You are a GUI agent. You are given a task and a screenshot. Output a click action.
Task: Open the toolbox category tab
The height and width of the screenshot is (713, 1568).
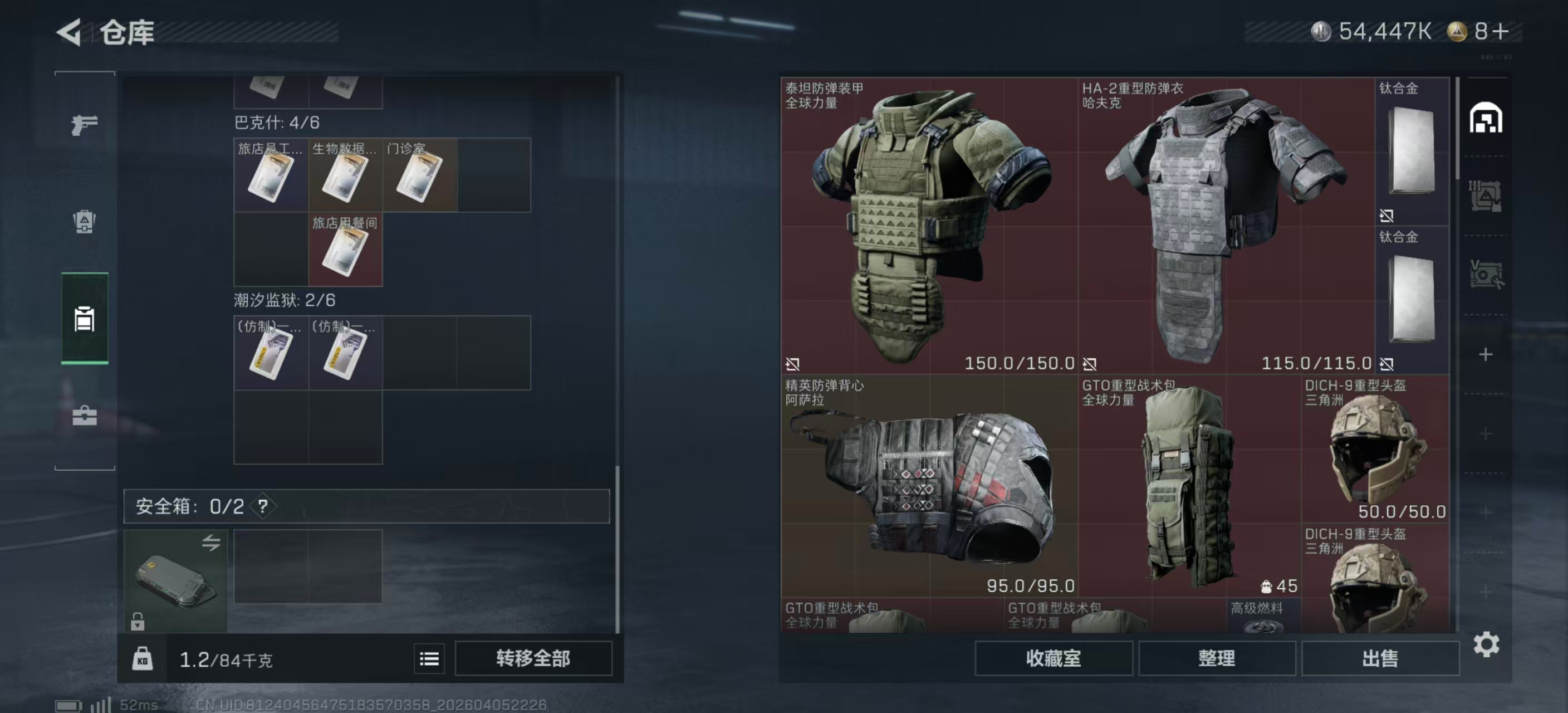coord(84,416)
